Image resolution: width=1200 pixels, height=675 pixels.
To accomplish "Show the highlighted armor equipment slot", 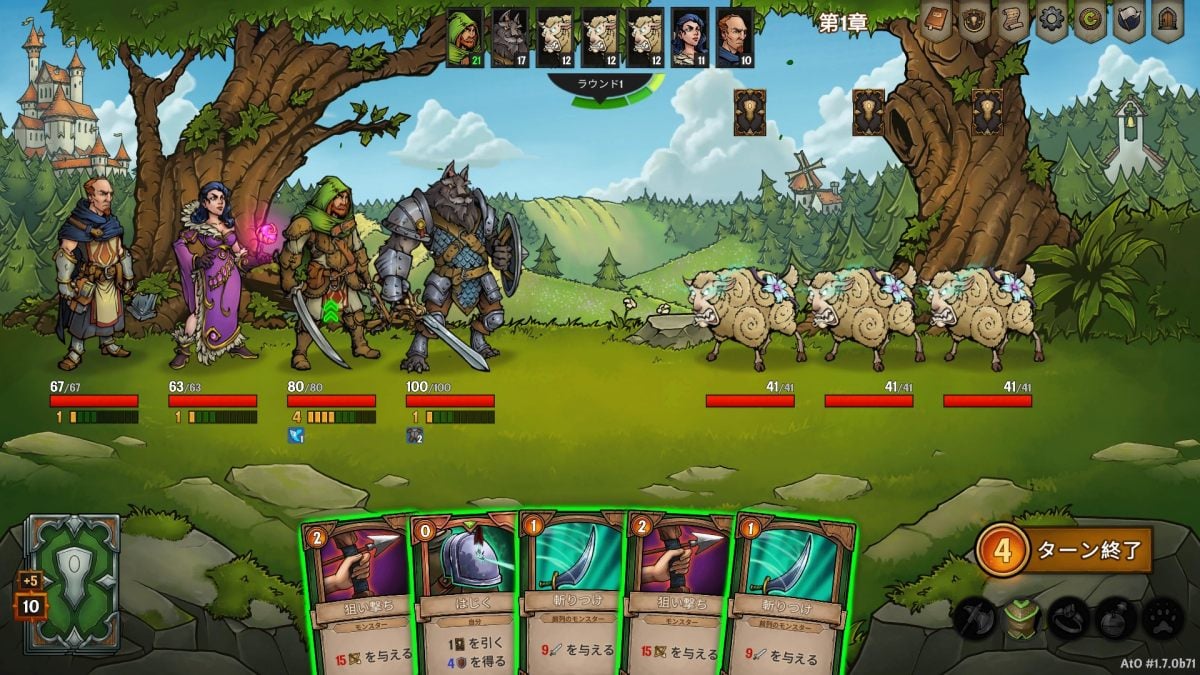I will pos(1022,618).
